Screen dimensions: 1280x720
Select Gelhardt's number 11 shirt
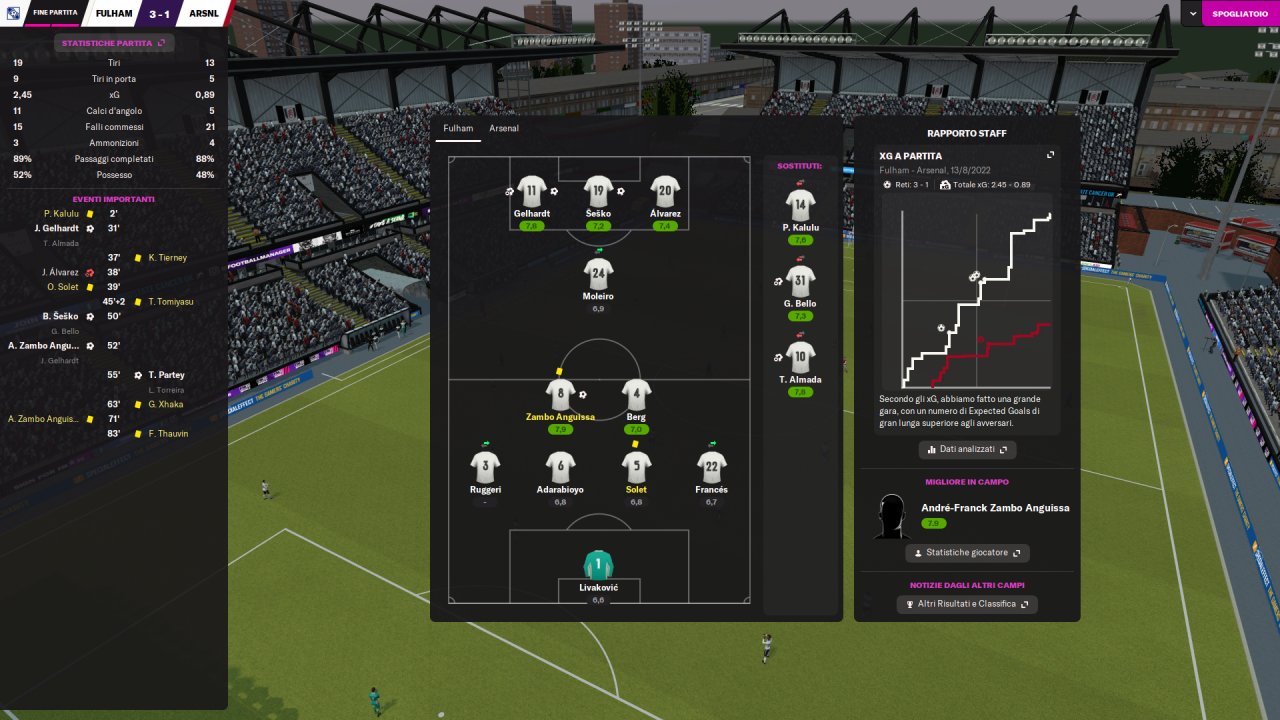(531, 191)
